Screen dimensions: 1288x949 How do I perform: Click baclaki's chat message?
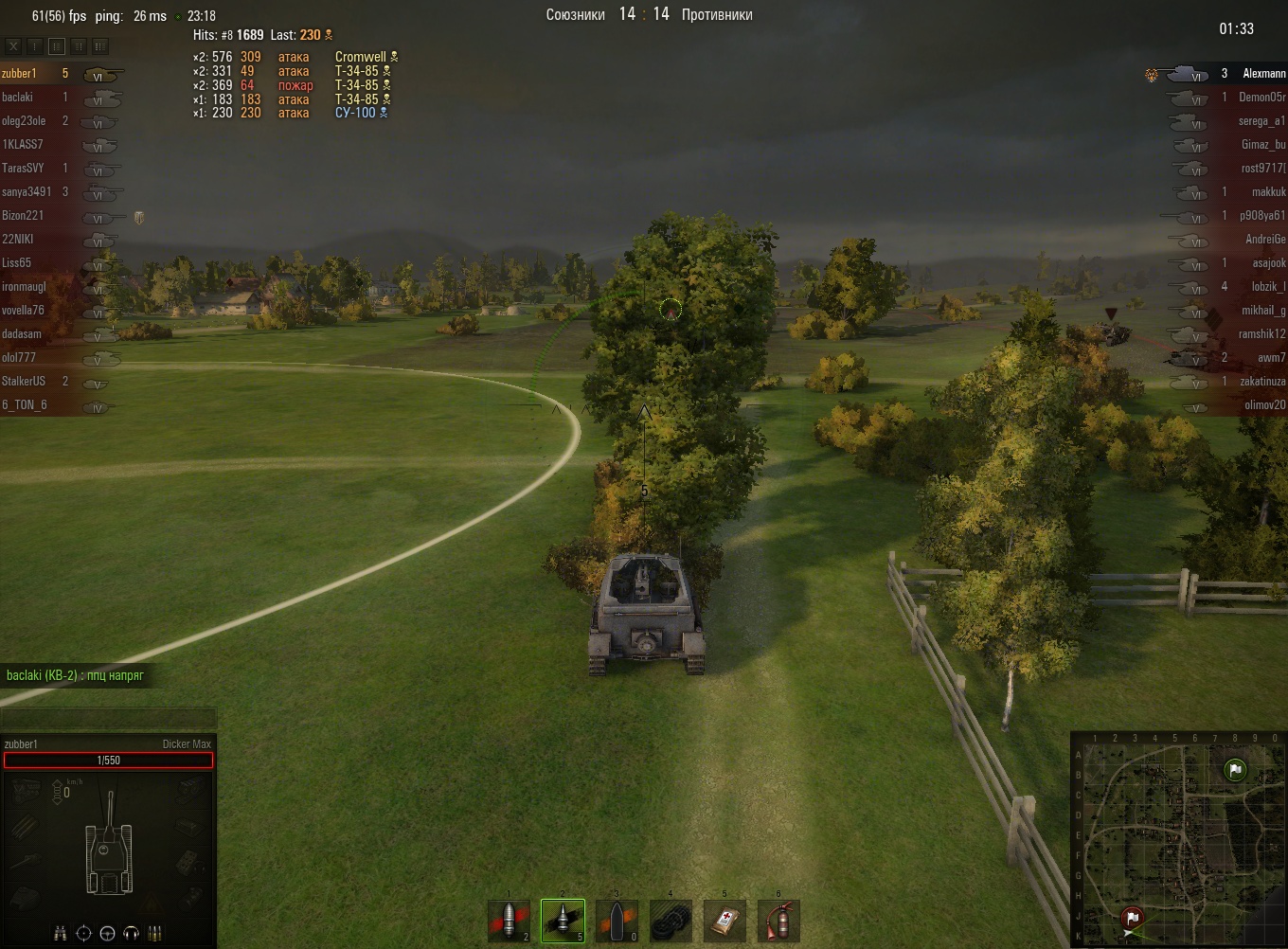(75, 676)
